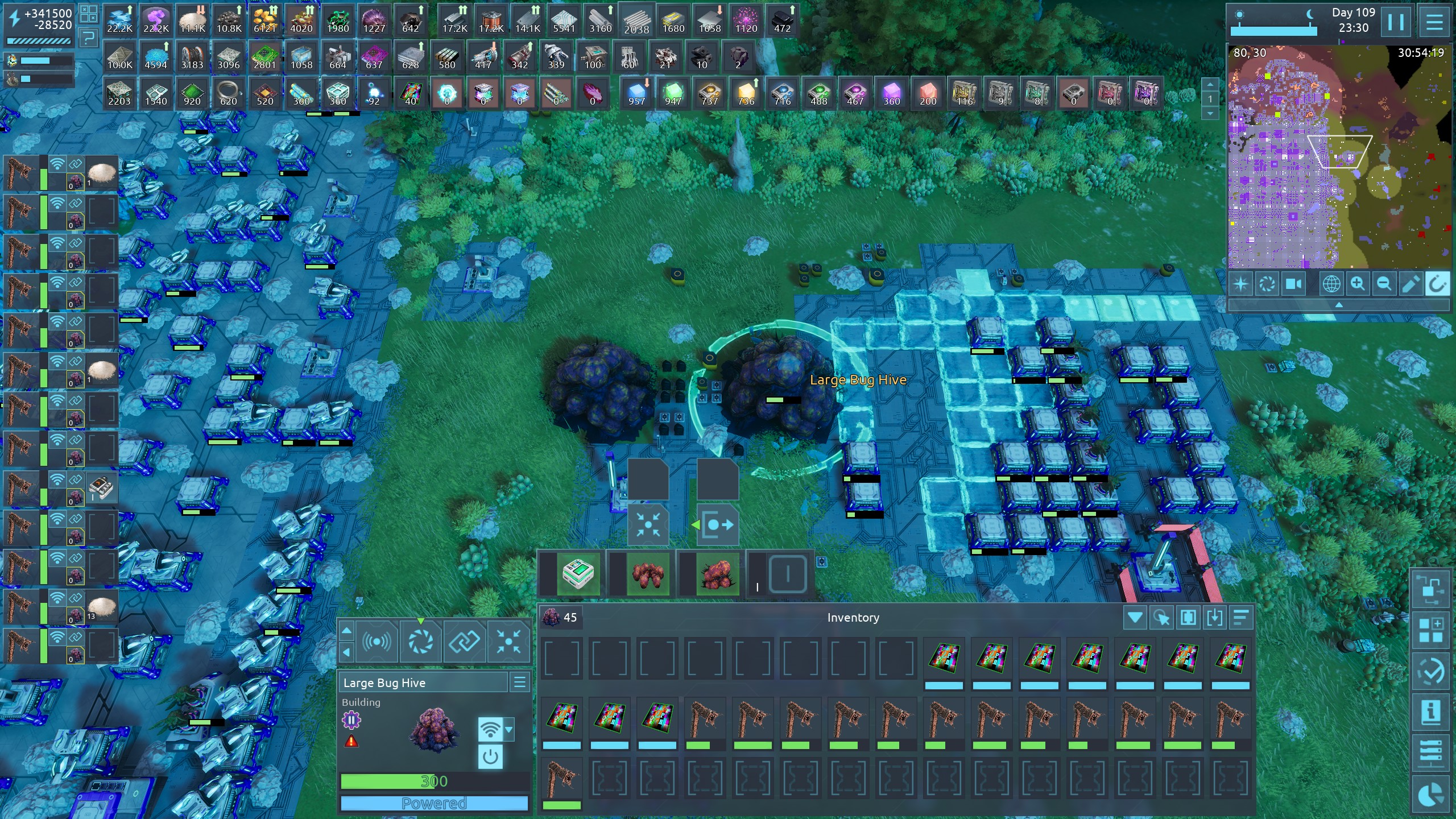Sort the inventory with the sort button
The height and width of the screenshot is (819, 1456).
click(1241, 618)
